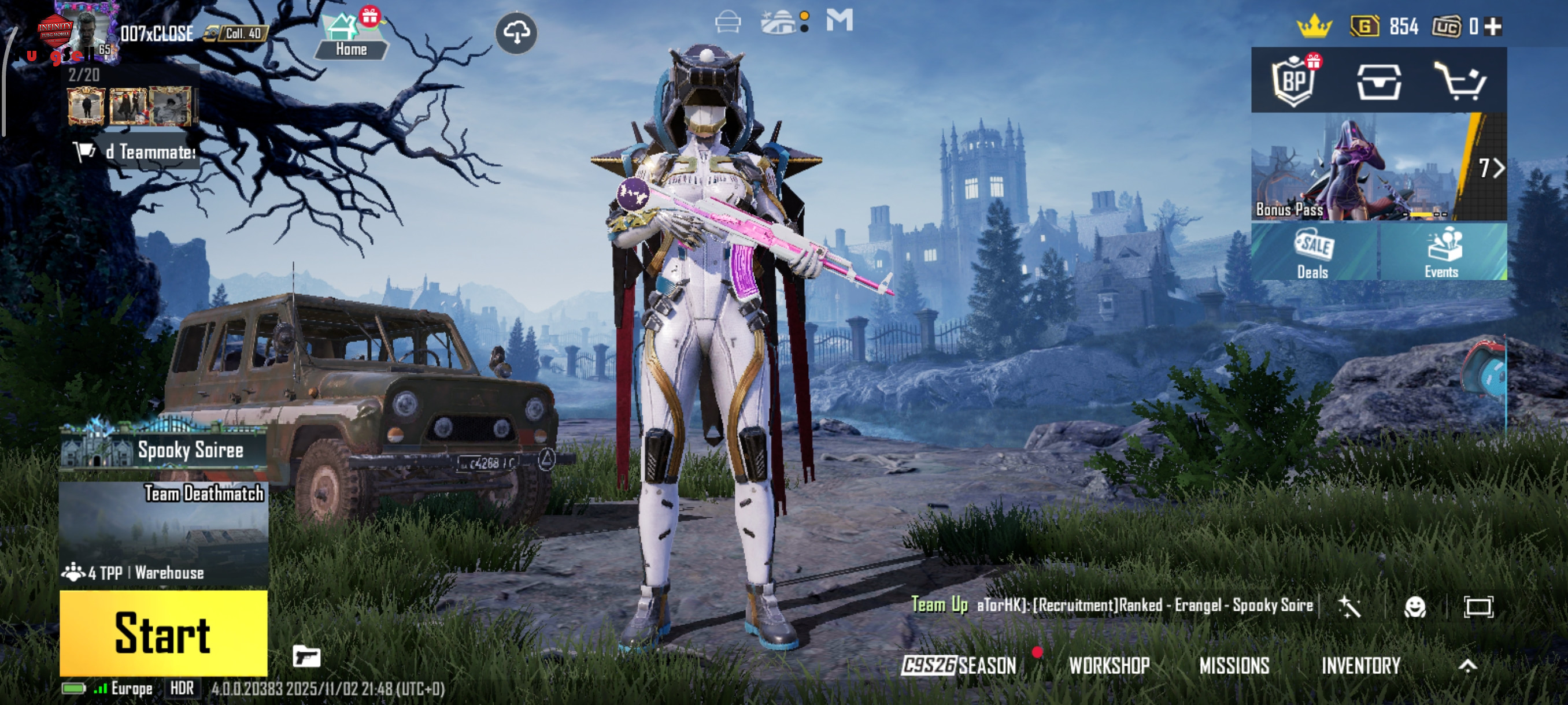Add UC with the plus button
This screenshot has height=705, width=1568.
[x=1493, y=26]
